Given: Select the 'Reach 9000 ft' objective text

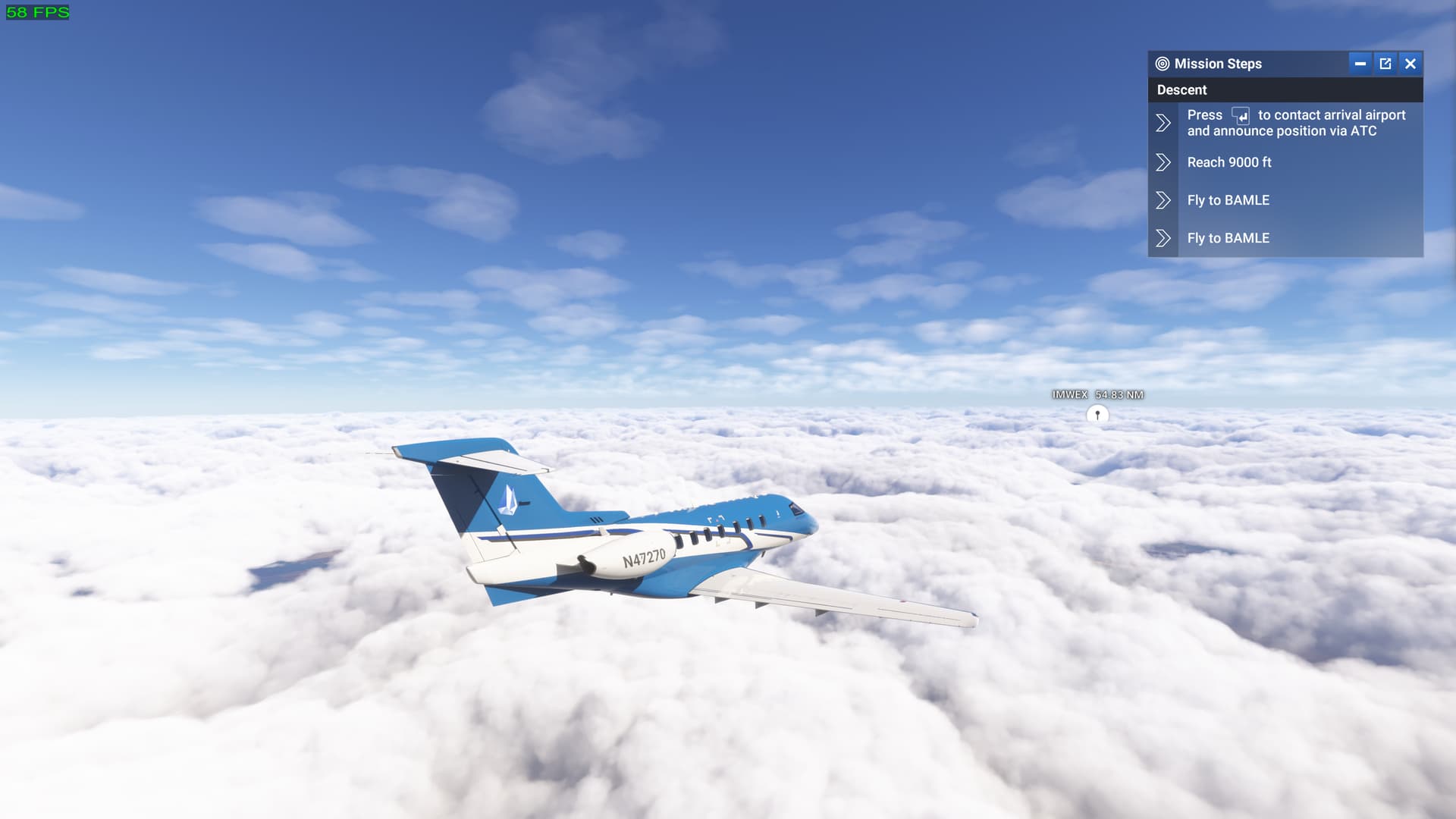Looking at the screenshot, I should point(1229,162).
